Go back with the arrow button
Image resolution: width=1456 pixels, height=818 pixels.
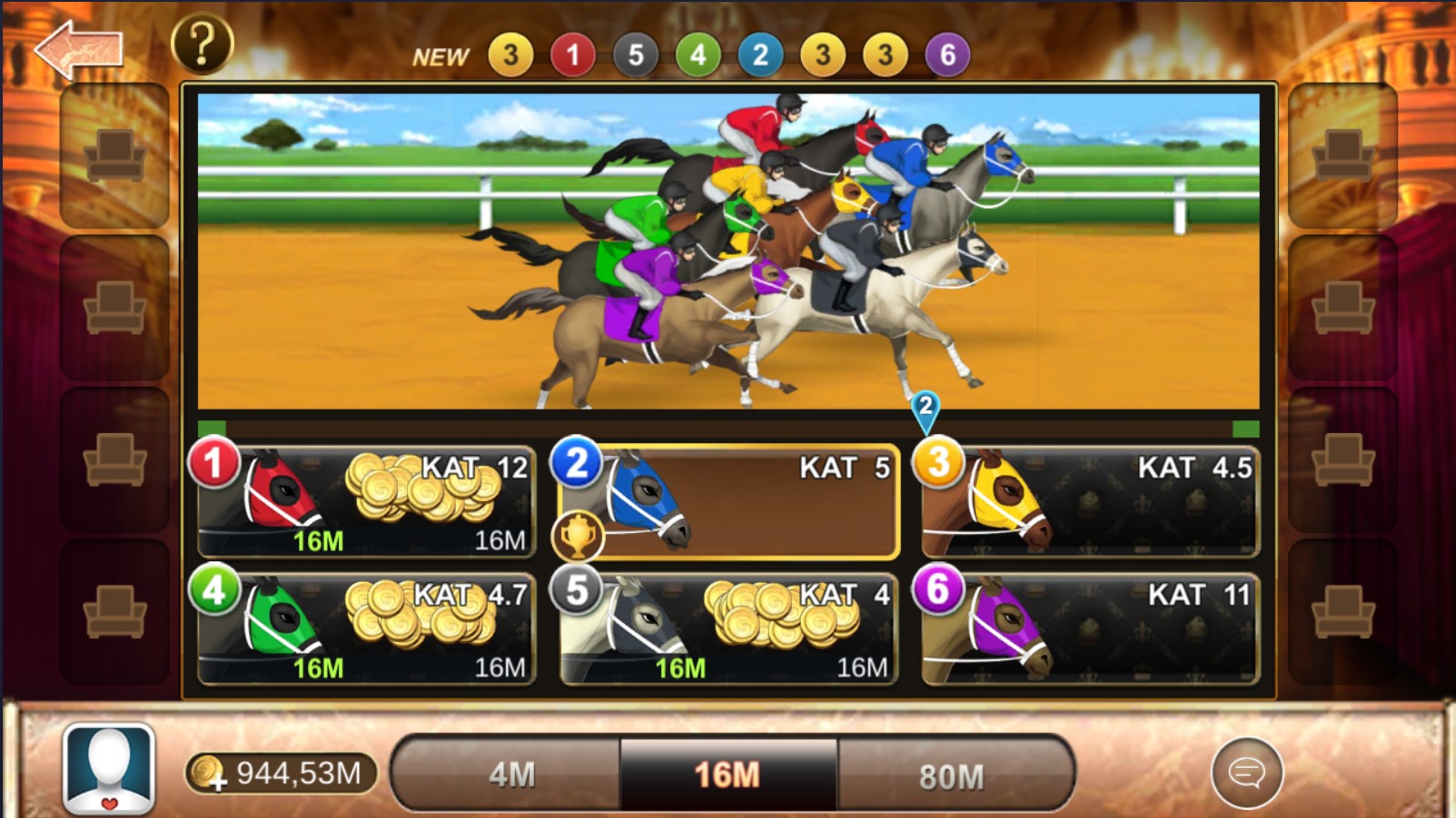coord(80,49)
